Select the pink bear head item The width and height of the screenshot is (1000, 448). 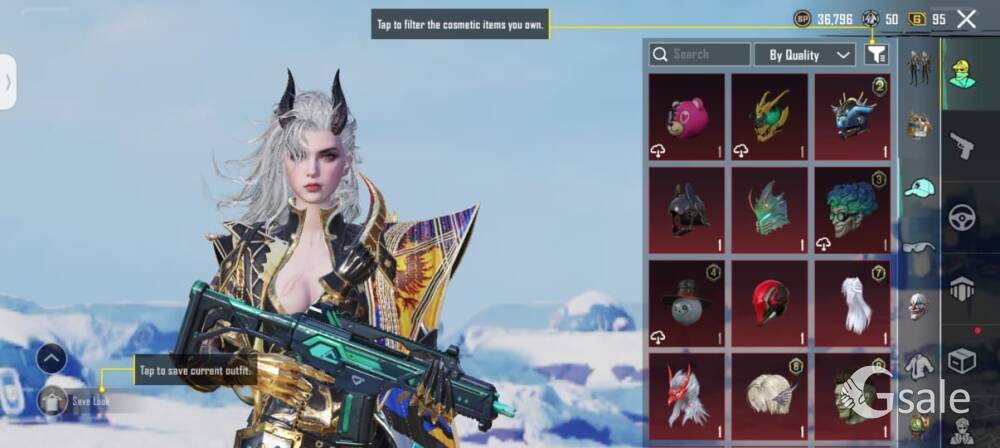point(687,117)
